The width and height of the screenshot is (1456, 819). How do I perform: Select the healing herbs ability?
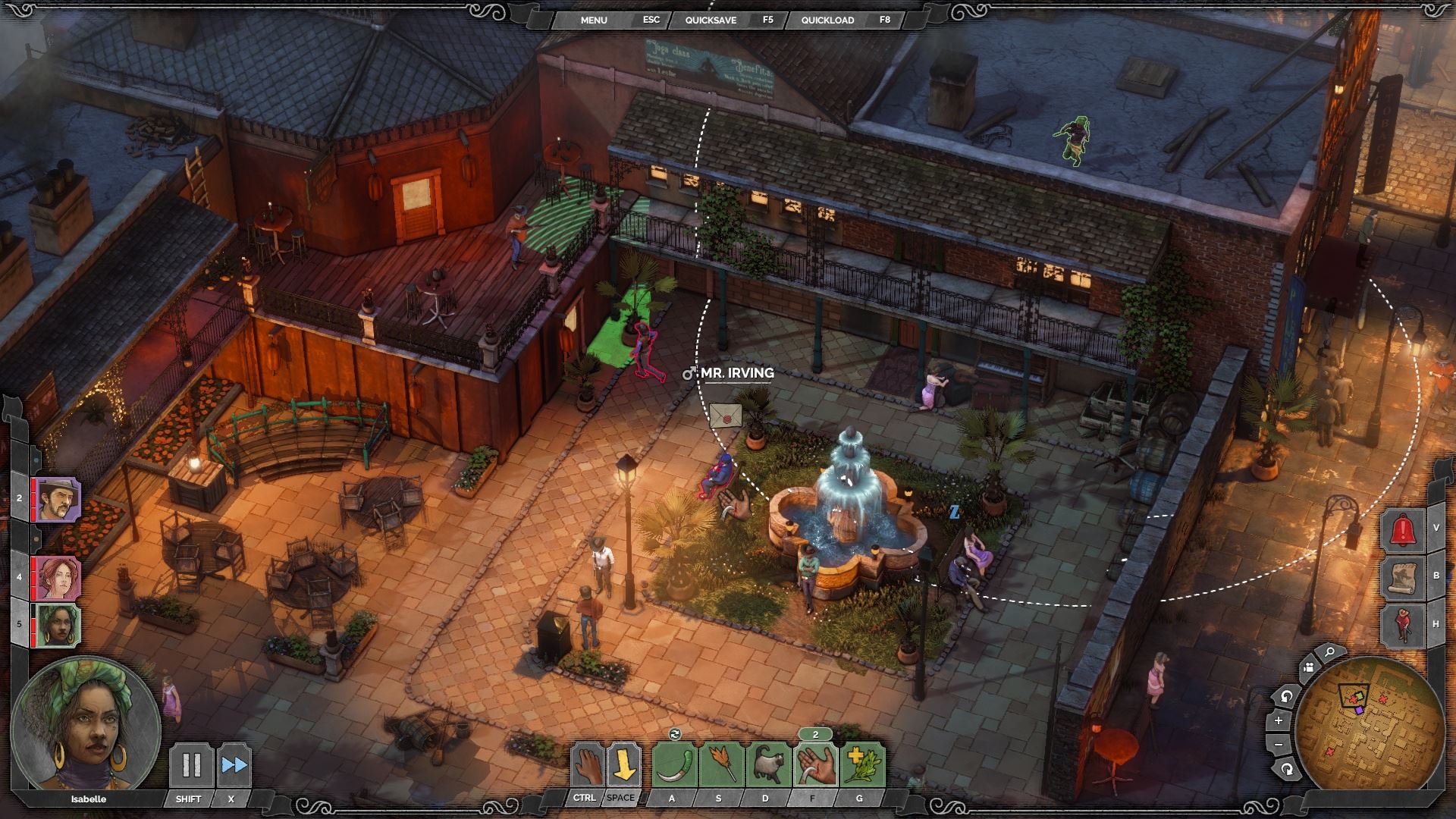862,764
